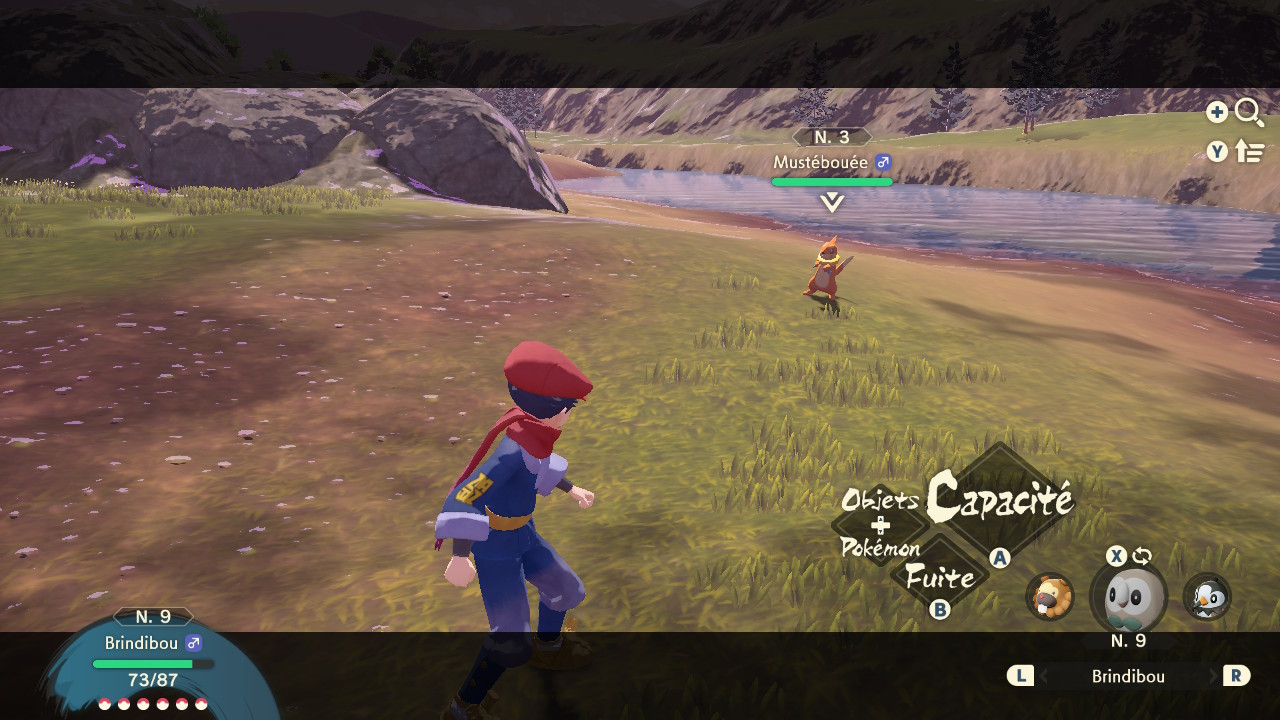Switch to the brown beaver Pokémon icon
The height and width of the screenshot is (720, 1280).
coord(1050,597)
